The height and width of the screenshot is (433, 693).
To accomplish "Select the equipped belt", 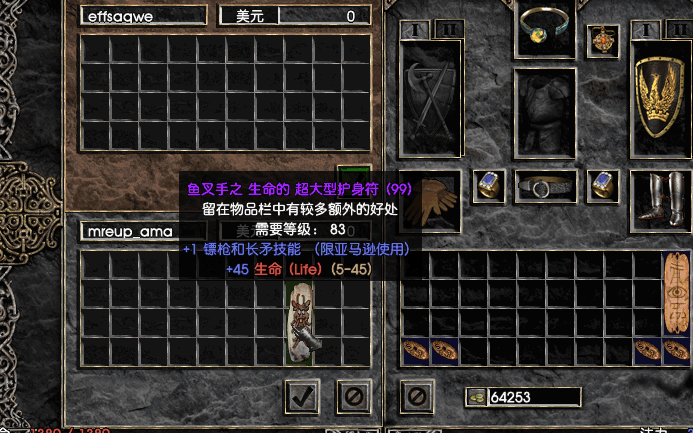I will point(545,186).
